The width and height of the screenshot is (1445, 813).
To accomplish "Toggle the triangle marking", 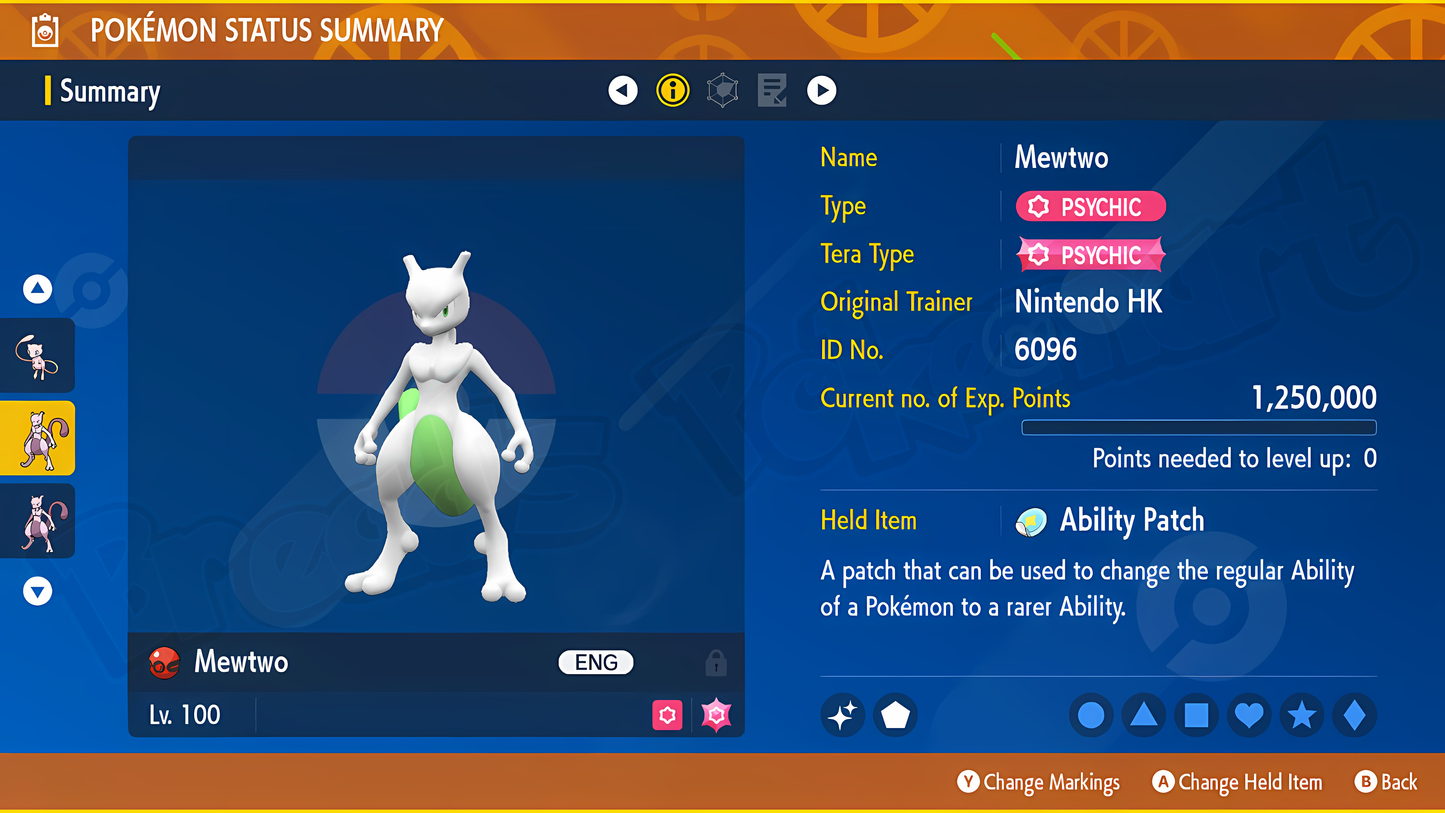I will click(x=1143, y=715).
